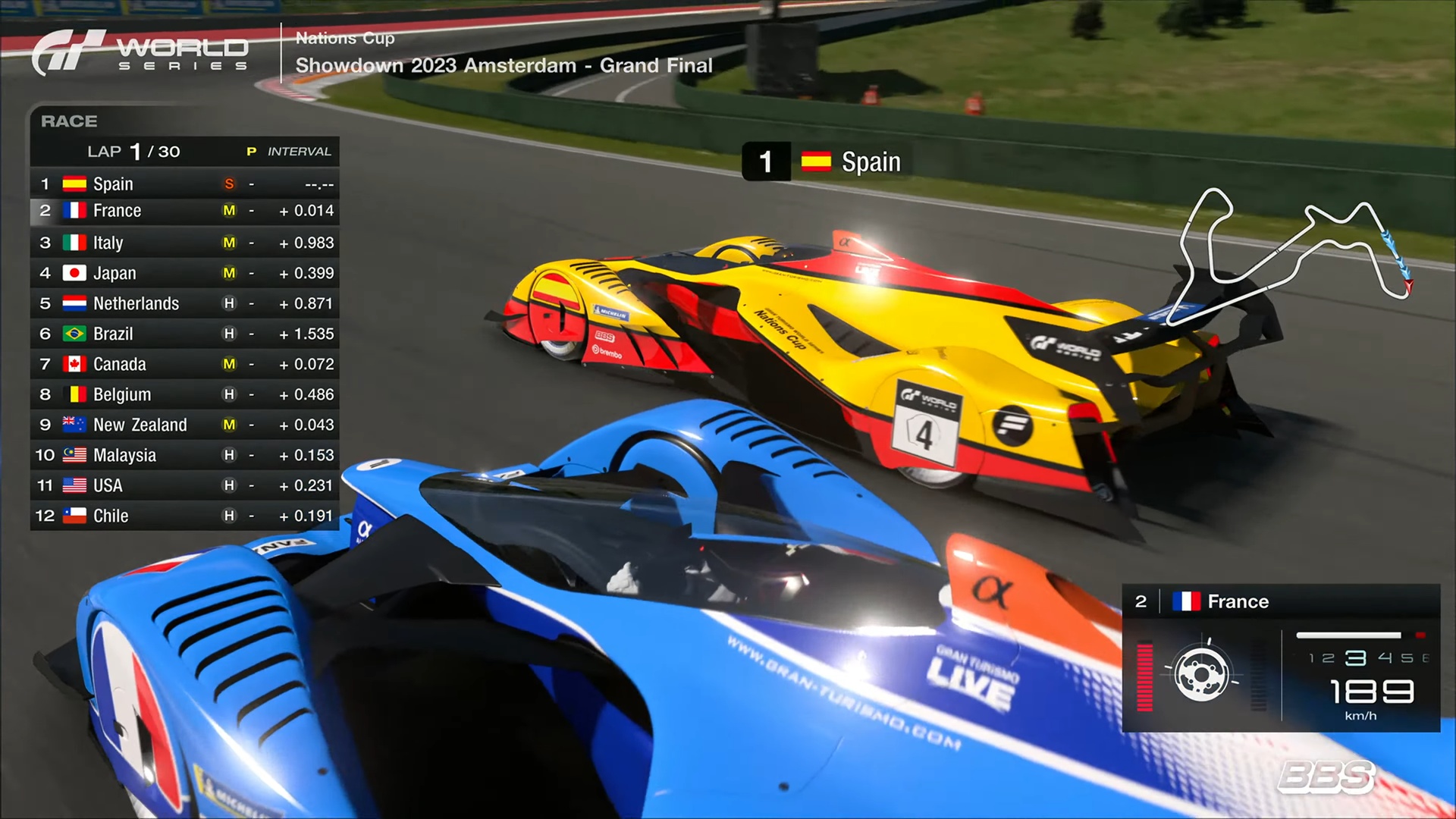
Task: Click the GT World Series logo
Action: (x=141, y=53)
